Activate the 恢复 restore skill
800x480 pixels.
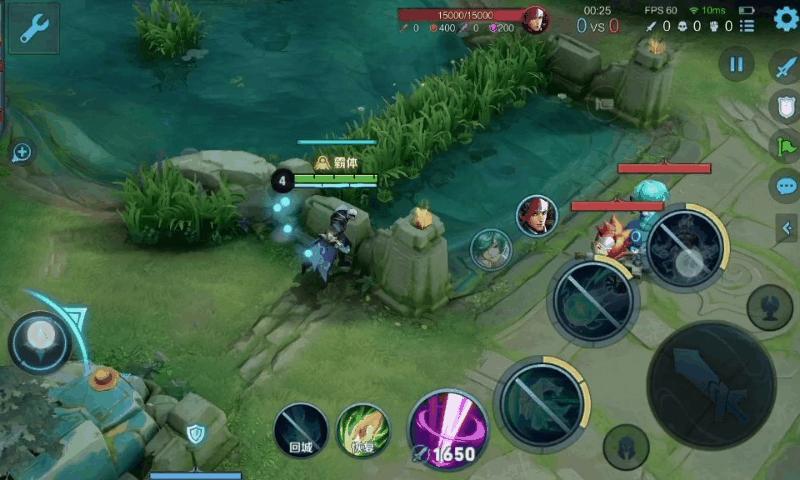pos(363,430)
